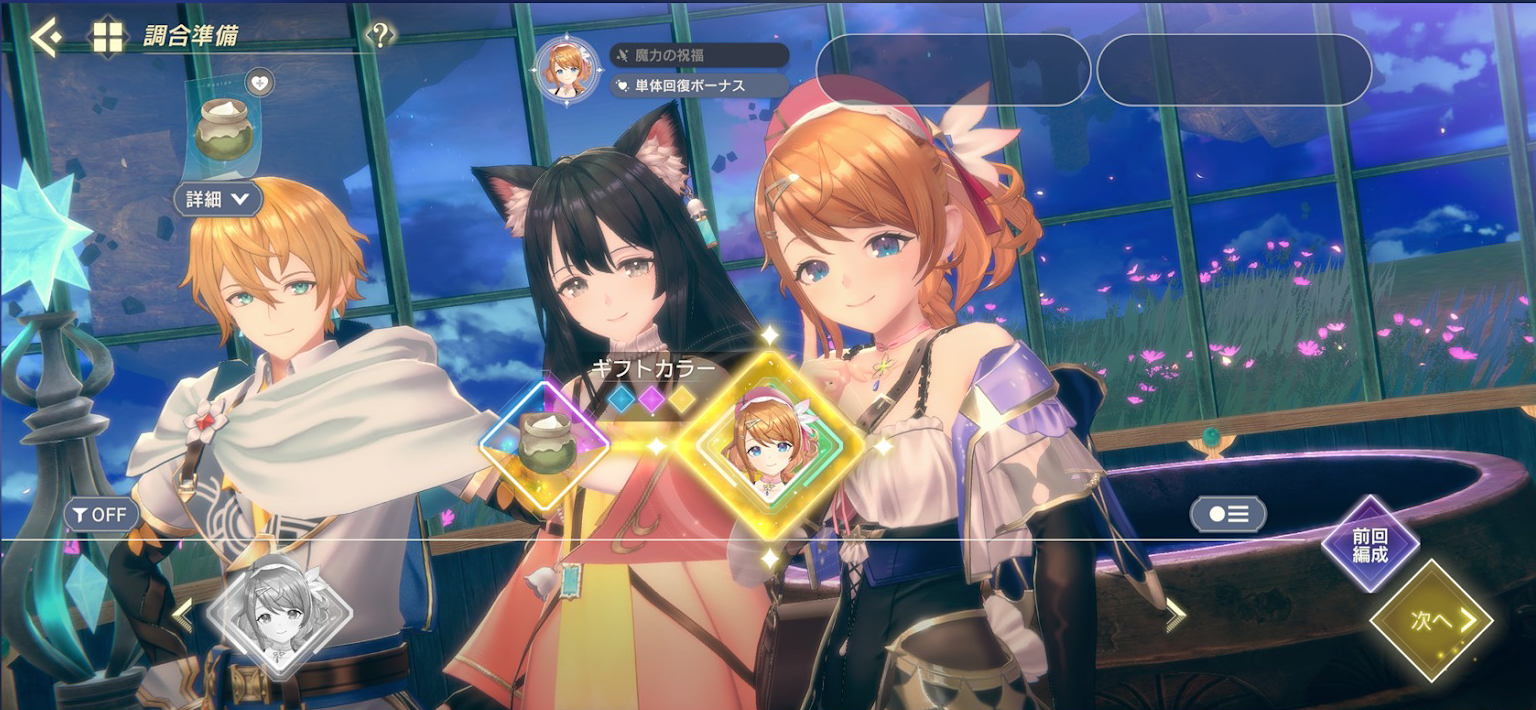Proceed with the 次へ button
The height and width of the screenshot is (710, 1536).
pos(1432,620)
